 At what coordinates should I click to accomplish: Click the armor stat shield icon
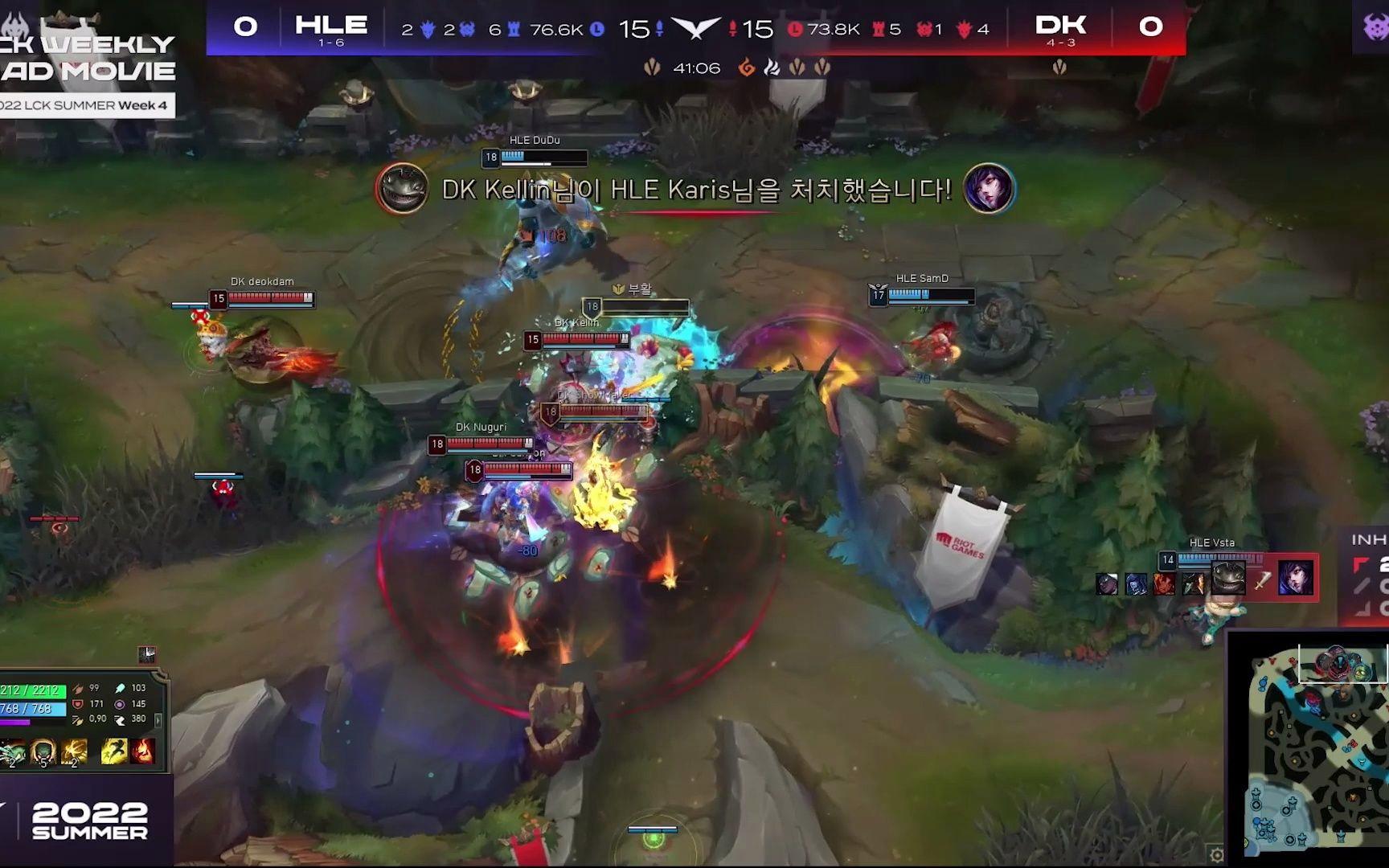77,705
